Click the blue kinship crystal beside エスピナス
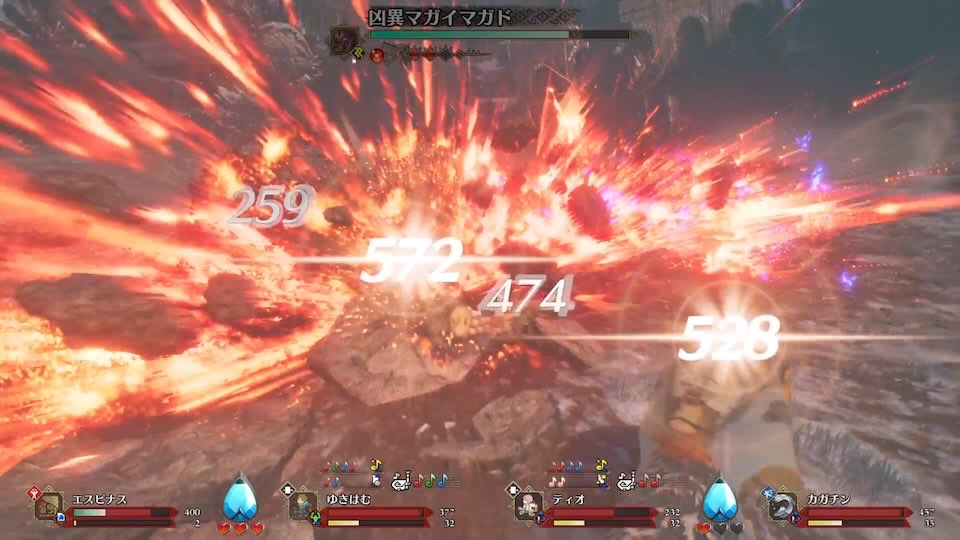Viewport: 960px width, 540px height. click(x=237, y=498)
